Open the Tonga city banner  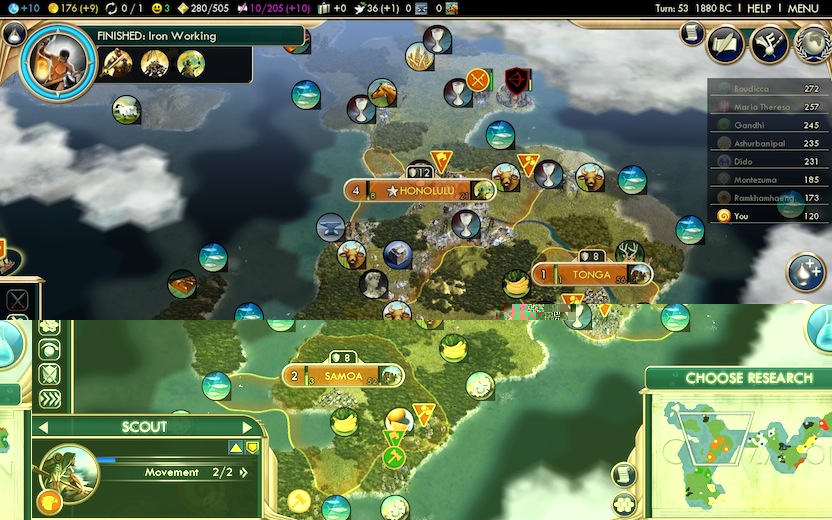(x=591, y=274)
